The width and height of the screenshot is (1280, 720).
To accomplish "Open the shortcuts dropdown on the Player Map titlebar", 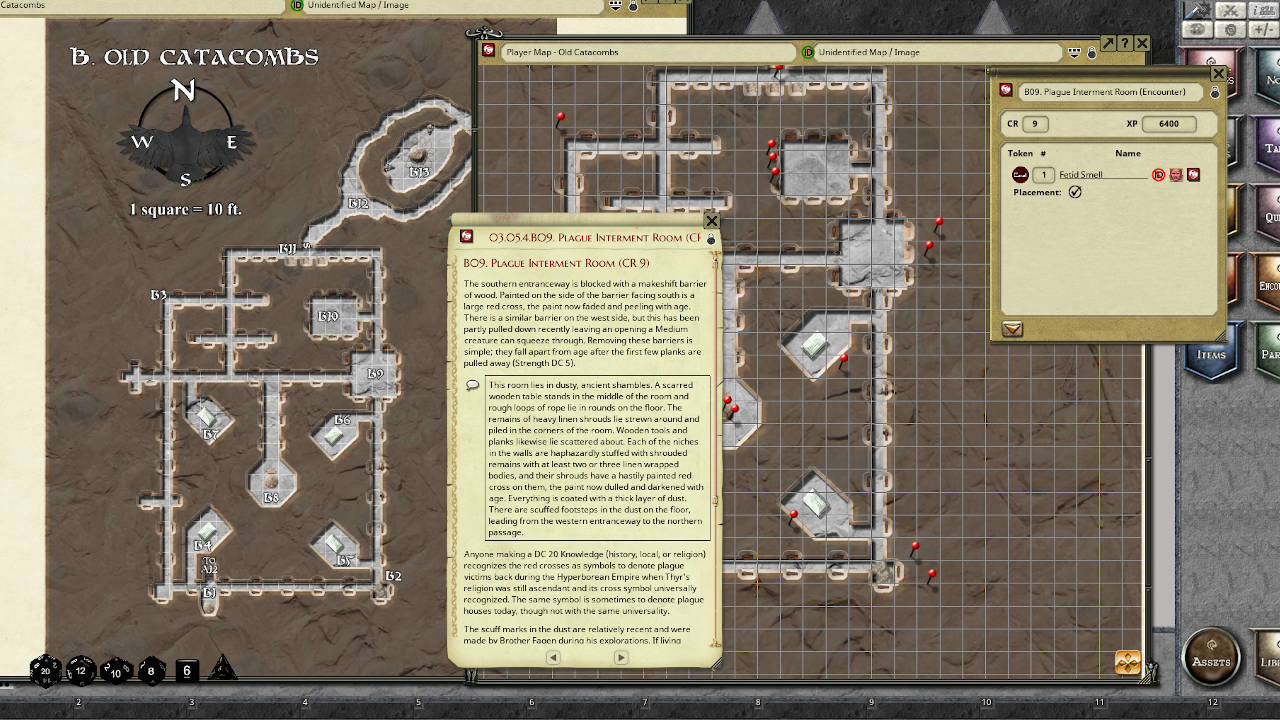I will (x=1075, y=51).
